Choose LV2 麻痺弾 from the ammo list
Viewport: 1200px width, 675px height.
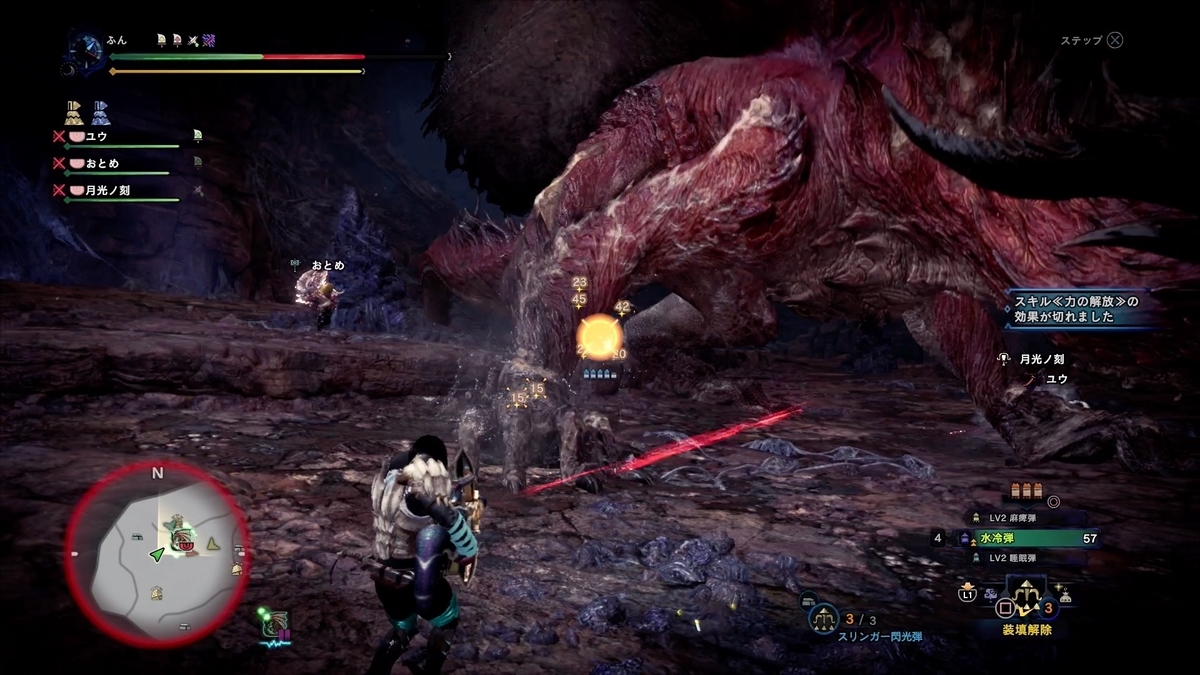(x=1010, y=517)
